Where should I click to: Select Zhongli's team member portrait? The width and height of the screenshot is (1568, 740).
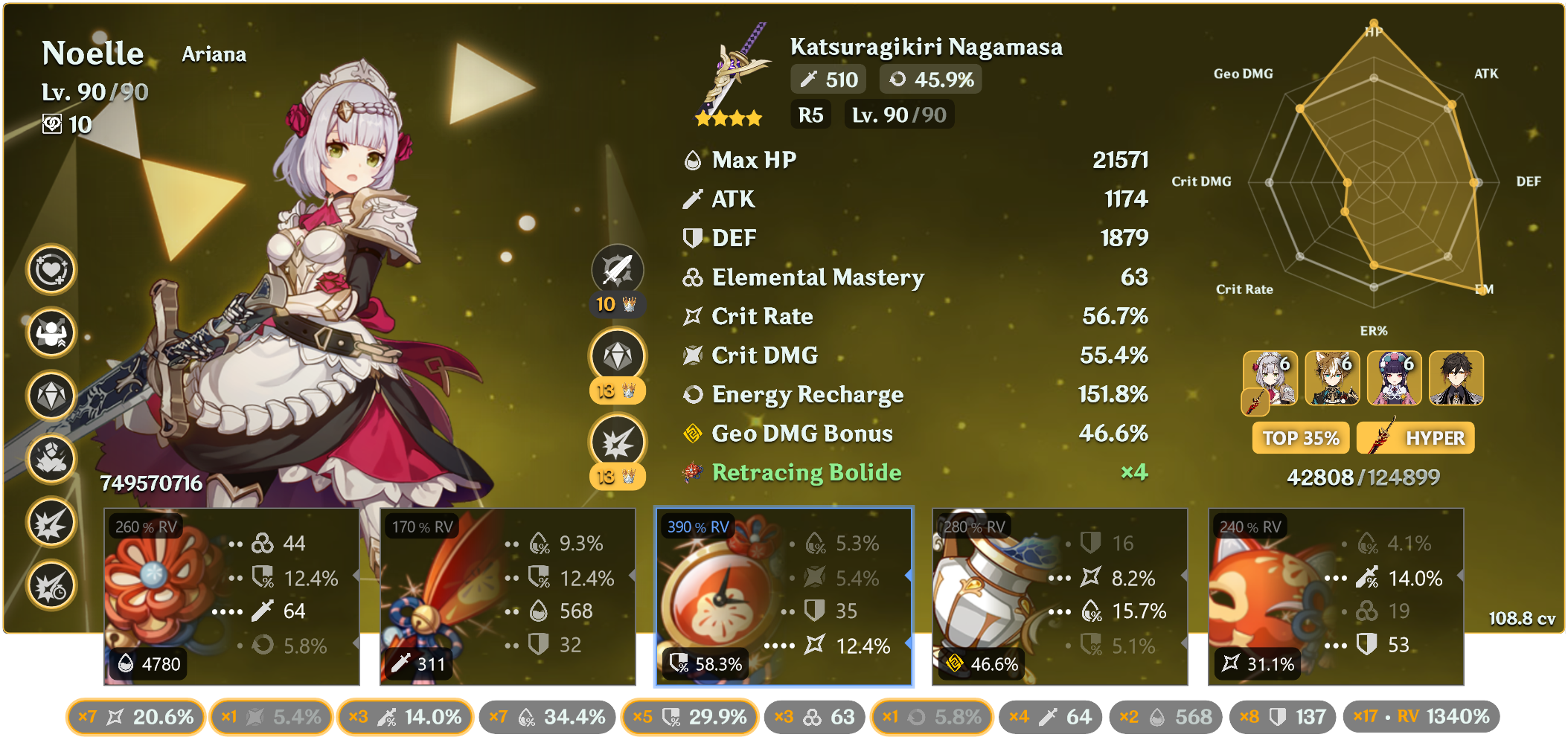point(1455,379)
